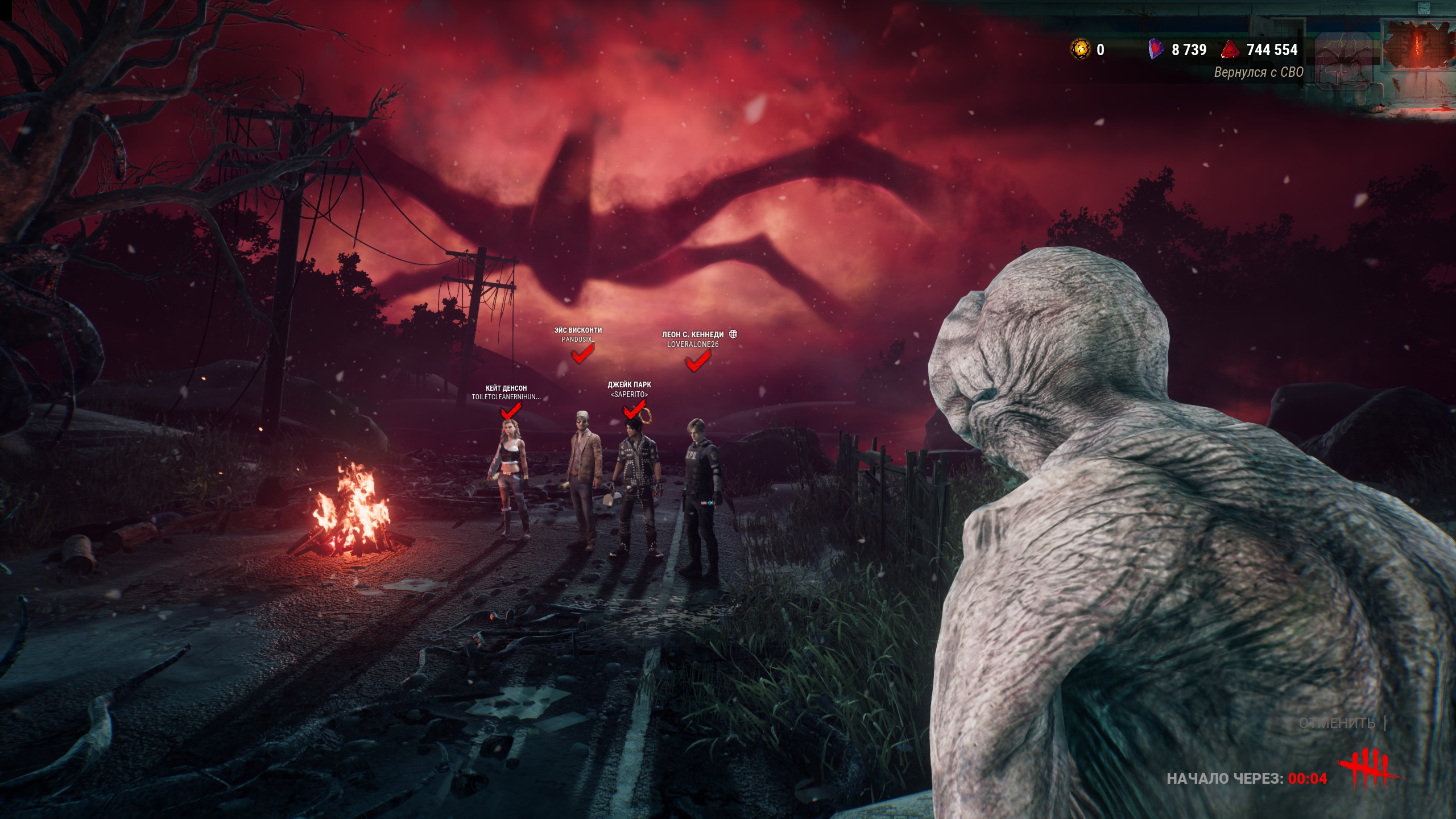Select the PANDUSIX_ player name tag
This screenshot has width=1456, height=819.
(x=578, y=340)
